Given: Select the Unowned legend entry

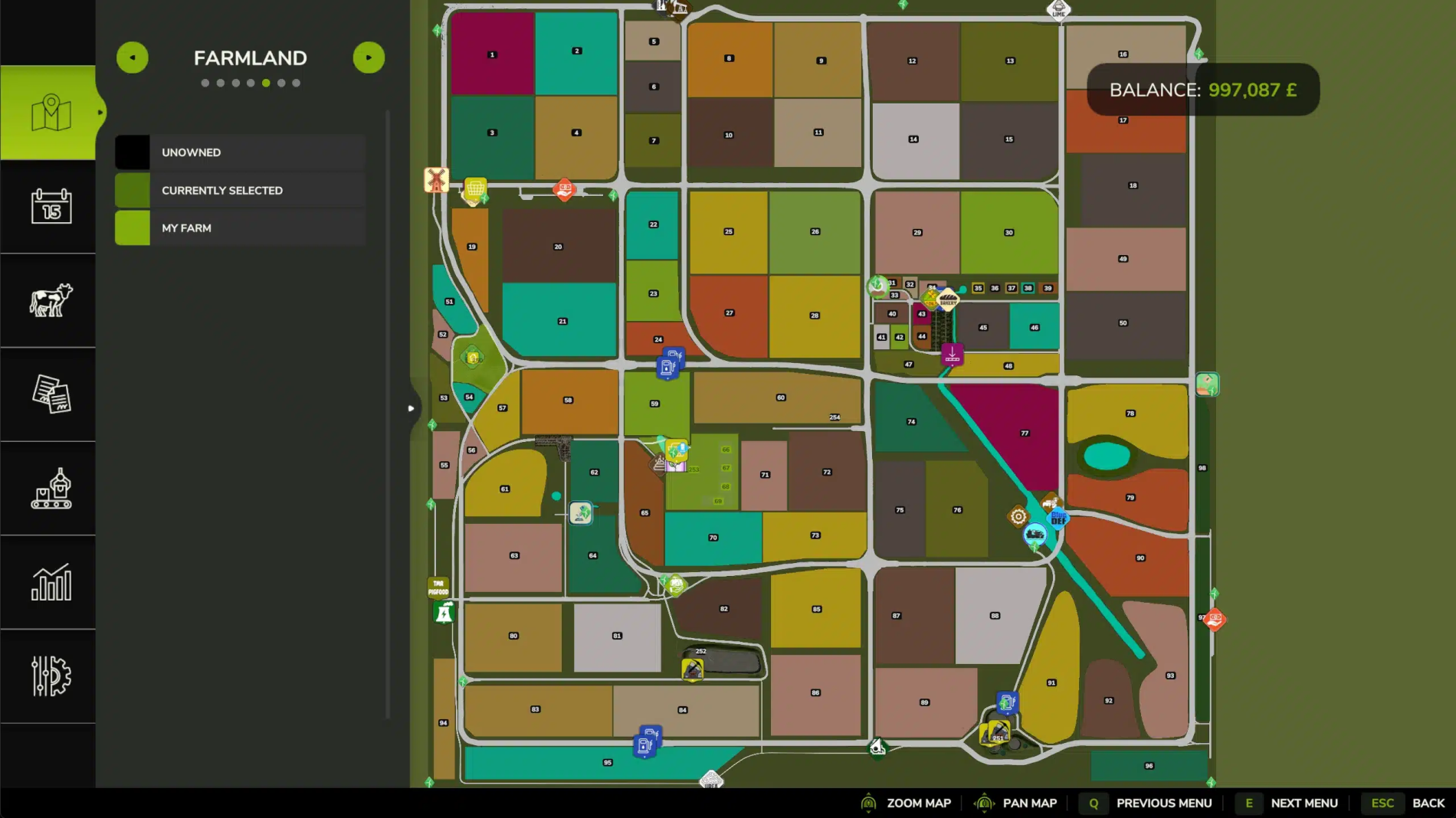Looking at the screenshot, I should pos(240,152).
